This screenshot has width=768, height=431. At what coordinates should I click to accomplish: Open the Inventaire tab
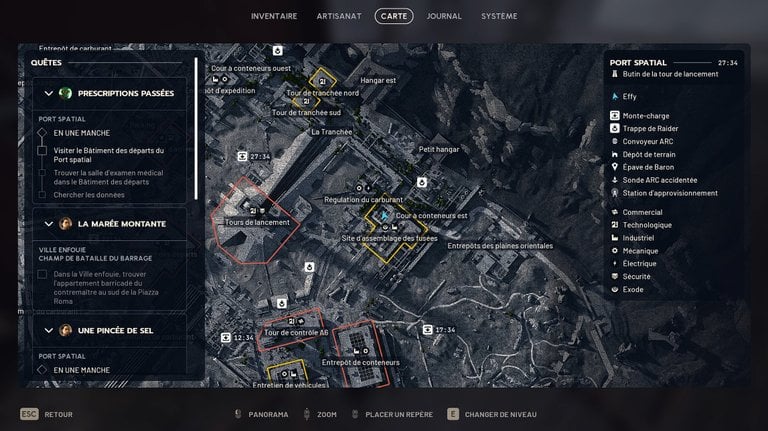pyautogui.click(x=273, y=16)
